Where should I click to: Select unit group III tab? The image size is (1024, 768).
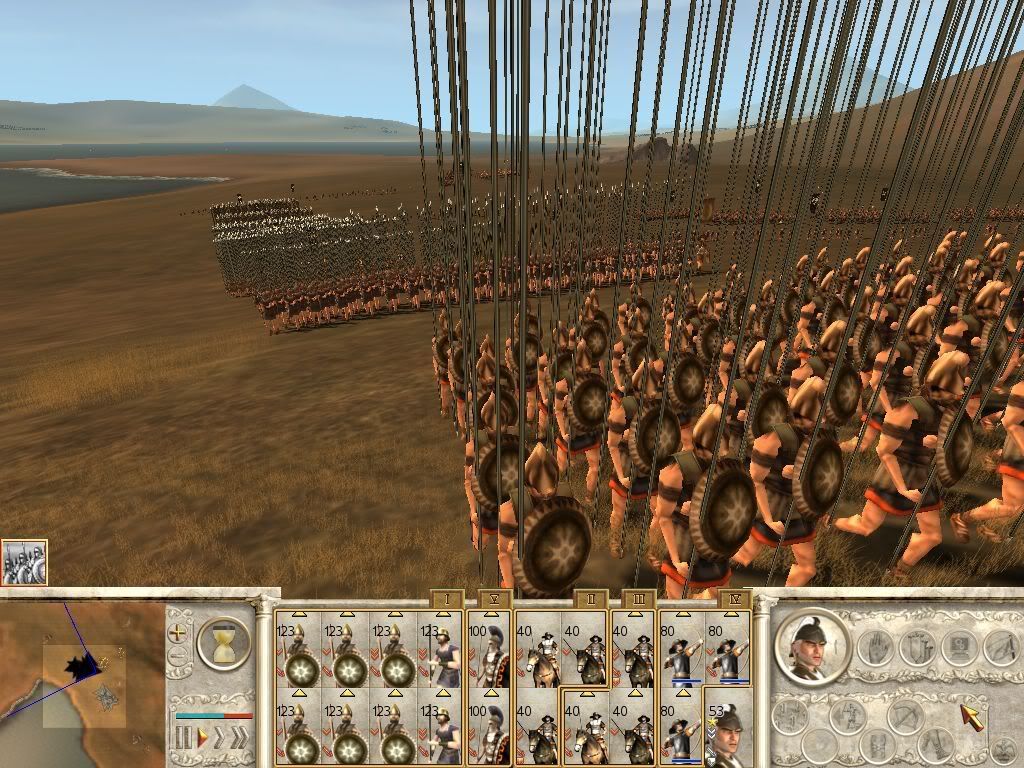638,600
